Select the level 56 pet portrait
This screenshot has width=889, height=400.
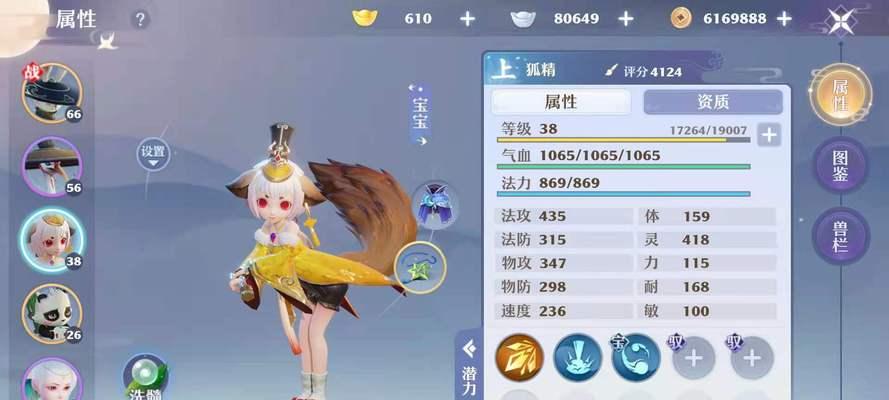click(51, 166)
